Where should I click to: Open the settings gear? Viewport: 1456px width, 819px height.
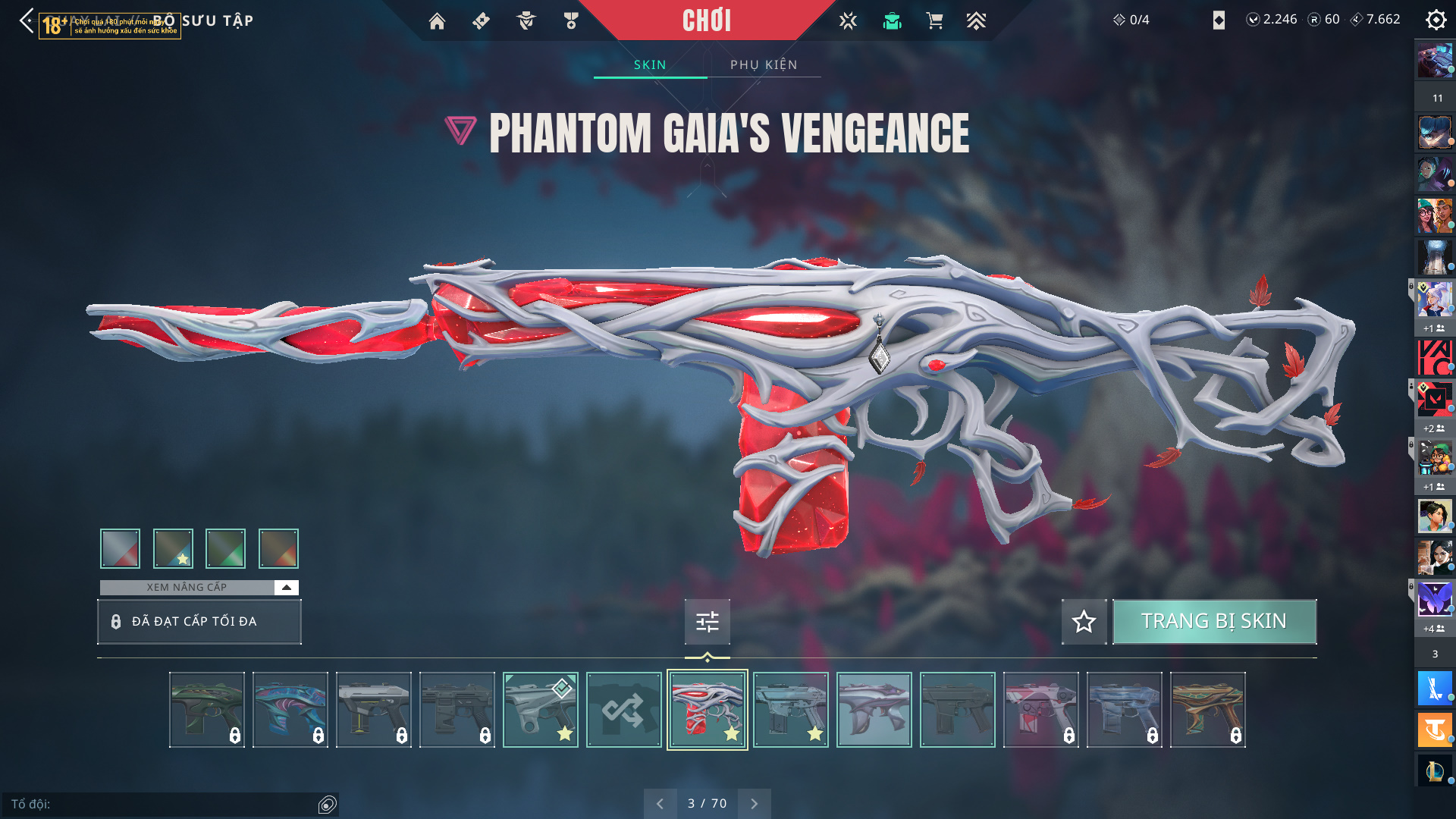coord(1436,20)
